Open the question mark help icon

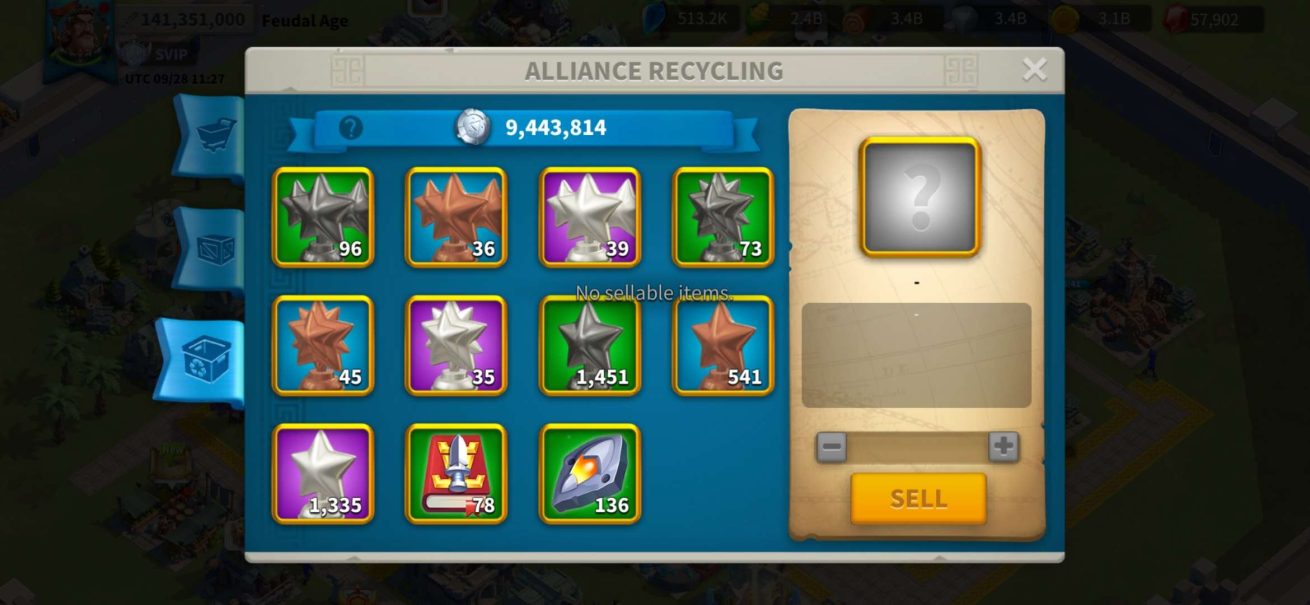[350, 128]
